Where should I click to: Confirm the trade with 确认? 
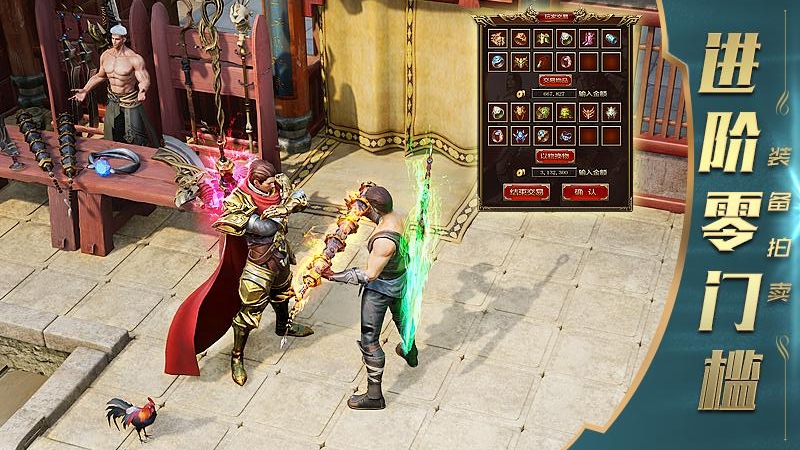click(x=586, y=192)
